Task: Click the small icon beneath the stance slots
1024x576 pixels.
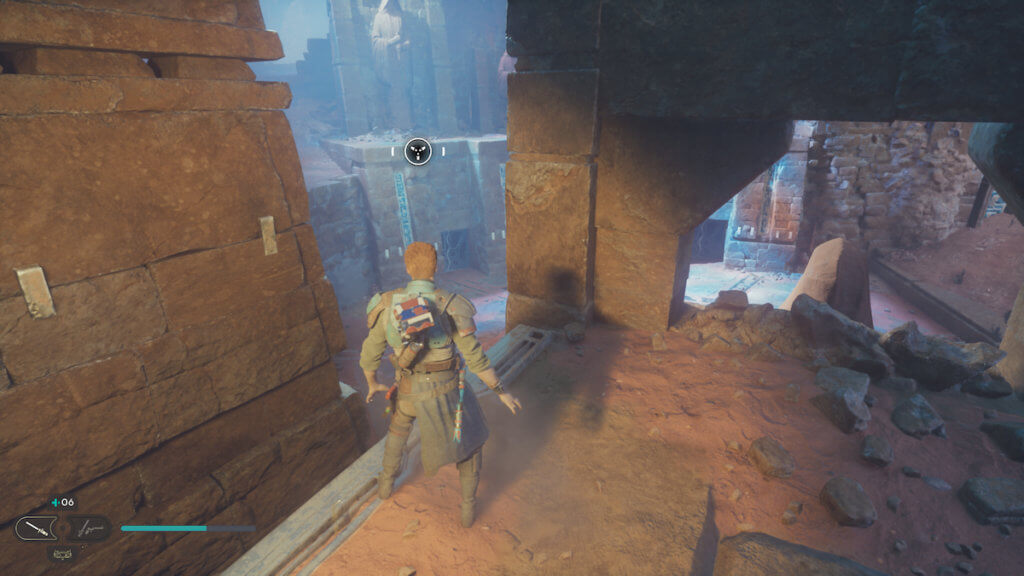Action: (x=62, y=552)
